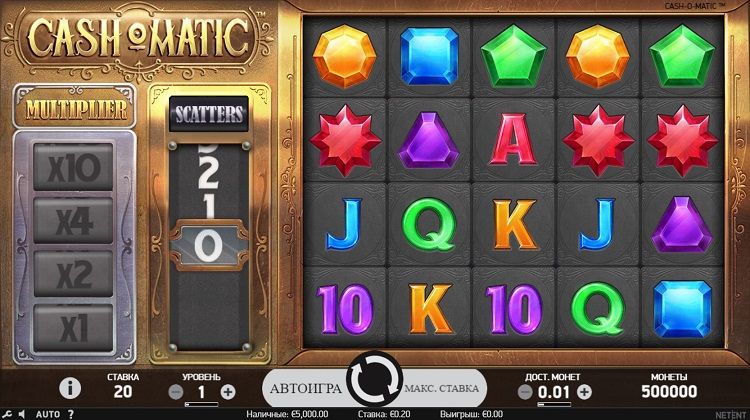Show the help question mark
The image size is (750, 420).
[71, 413]
